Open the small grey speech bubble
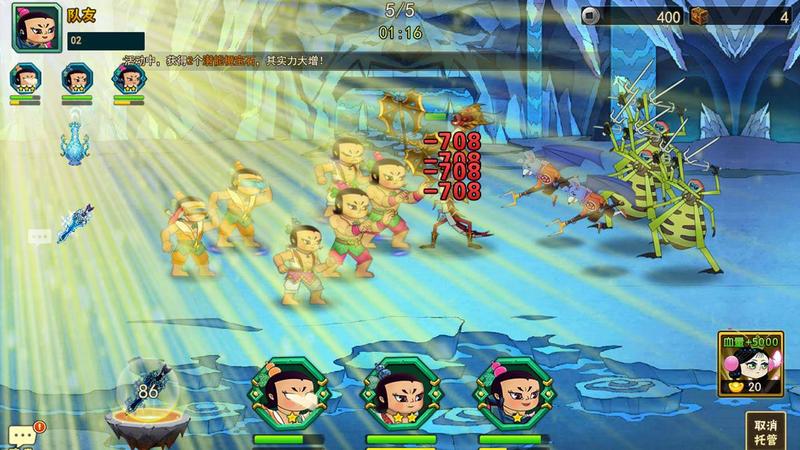 point(39,237)
